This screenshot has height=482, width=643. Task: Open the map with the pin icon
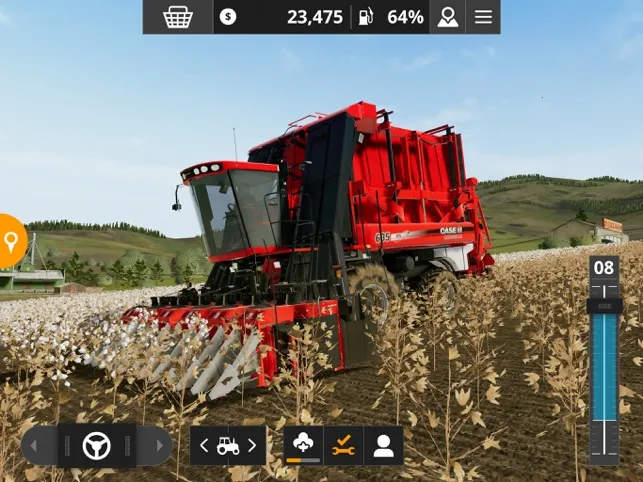click(x=447, y=17)
